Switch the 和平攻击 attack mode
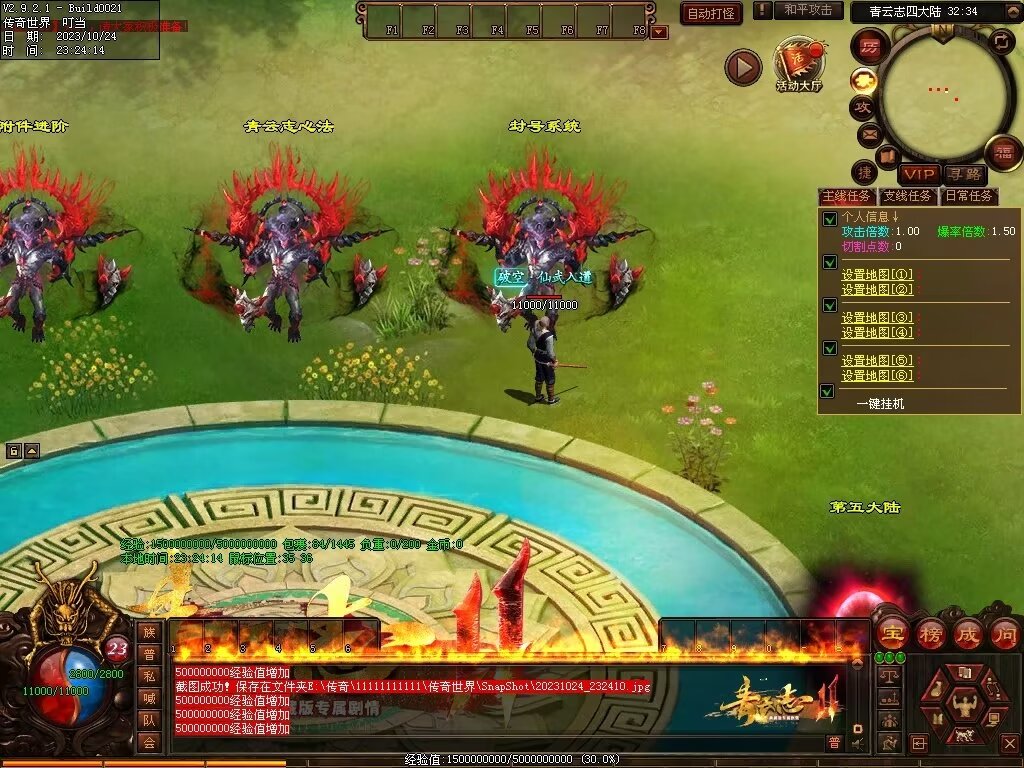The image size is (1024, 768). click(807, 10)
